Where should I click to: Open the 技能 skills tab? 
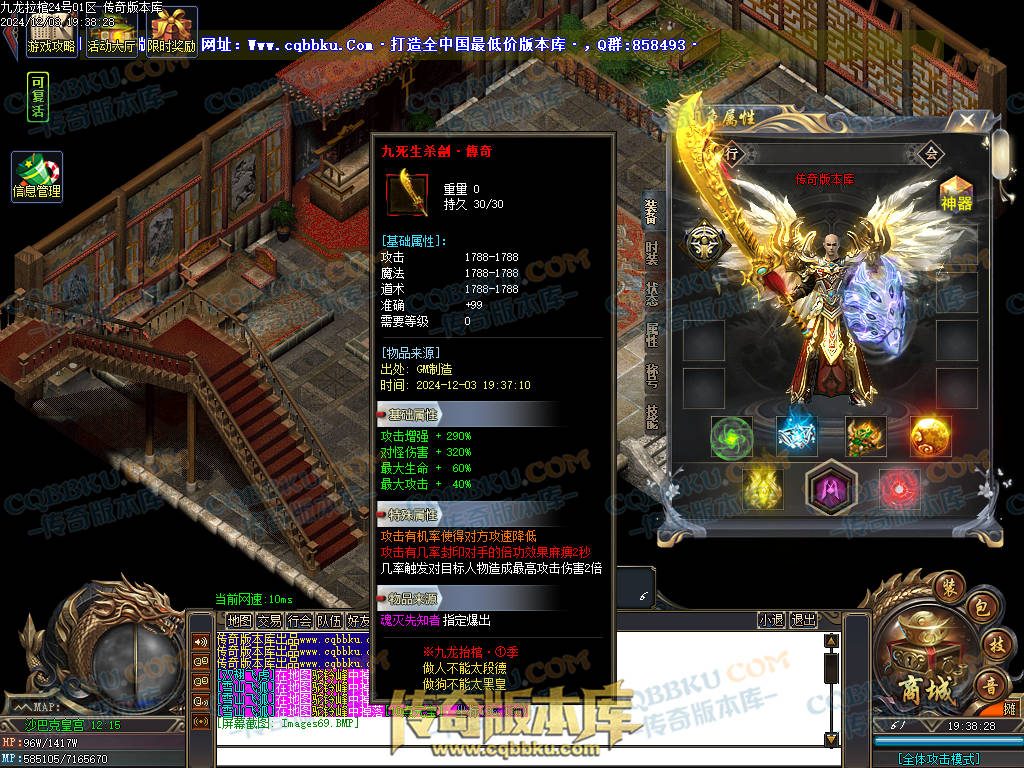pos(651,418)
